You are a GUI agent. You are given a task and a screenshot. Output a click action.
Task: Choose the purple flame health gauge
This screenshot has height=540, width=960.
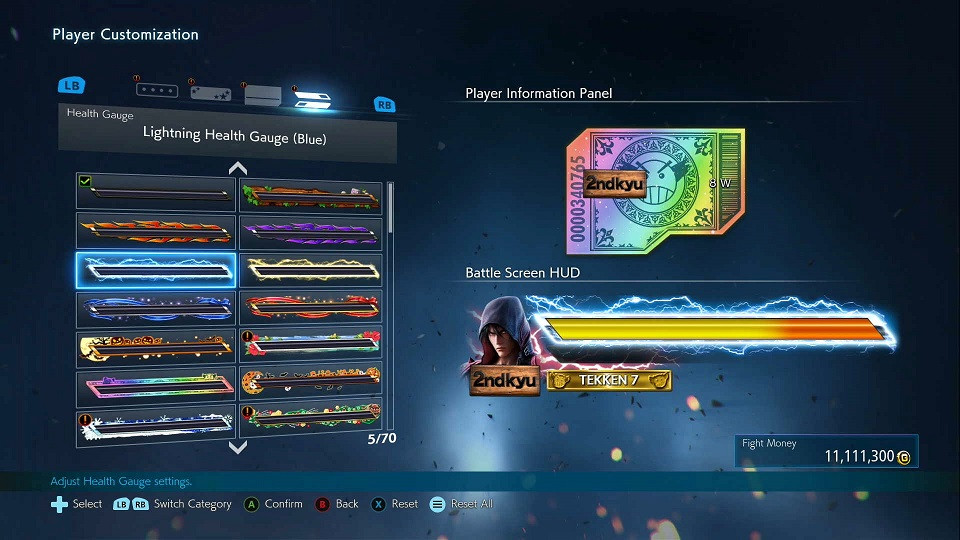point(311,231)
